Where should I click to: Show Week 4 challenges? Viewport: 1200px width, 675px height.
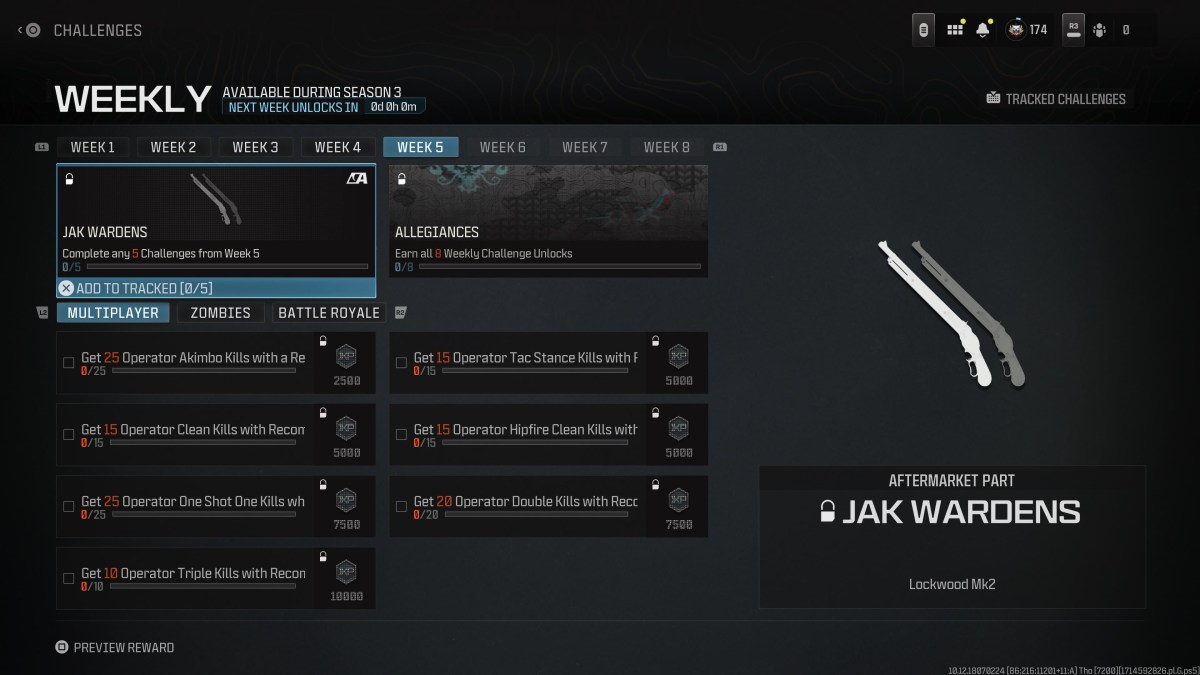tap(337, 147)
